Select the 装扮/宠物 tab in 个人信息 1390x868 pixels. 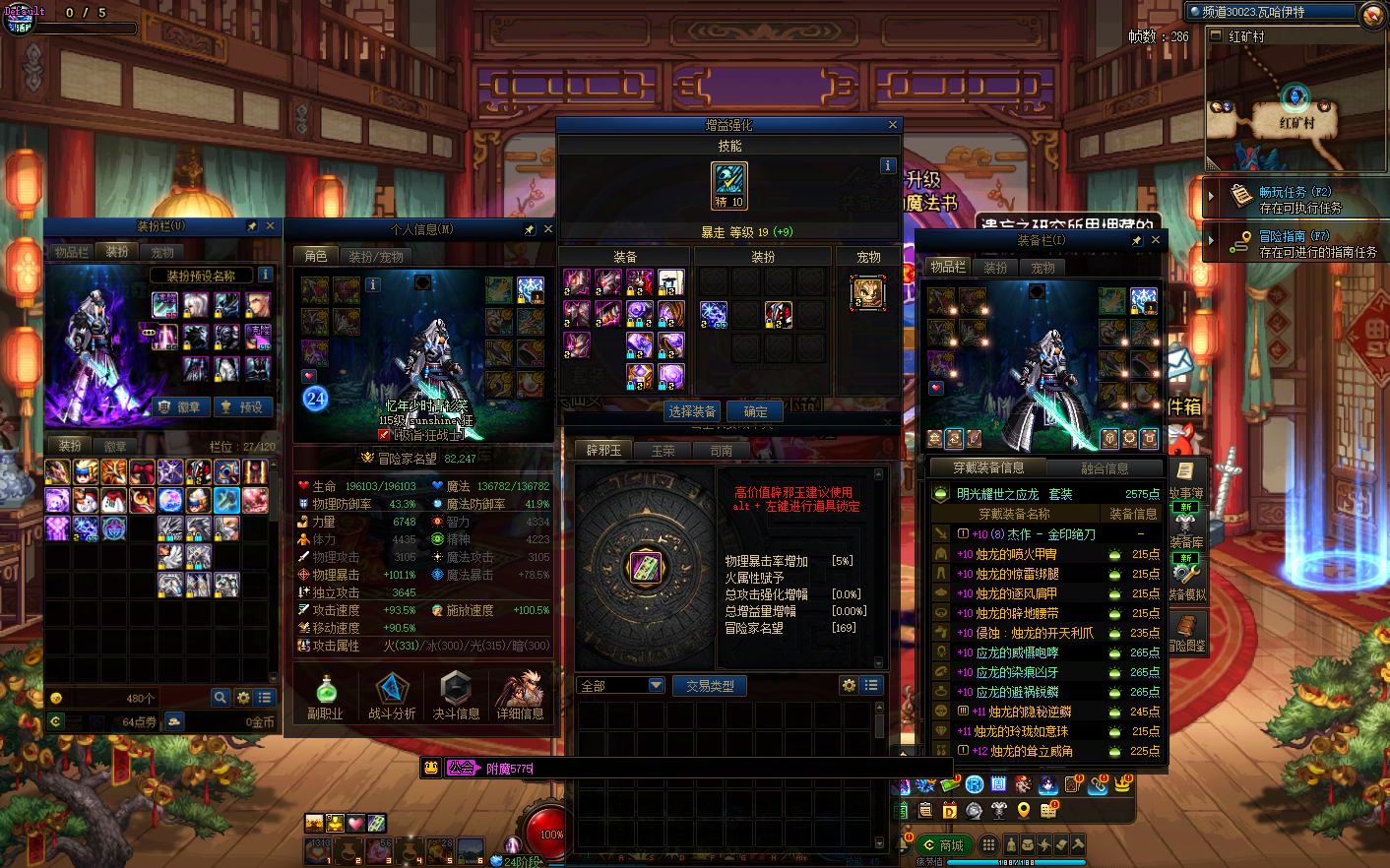[x=376, y=256]
